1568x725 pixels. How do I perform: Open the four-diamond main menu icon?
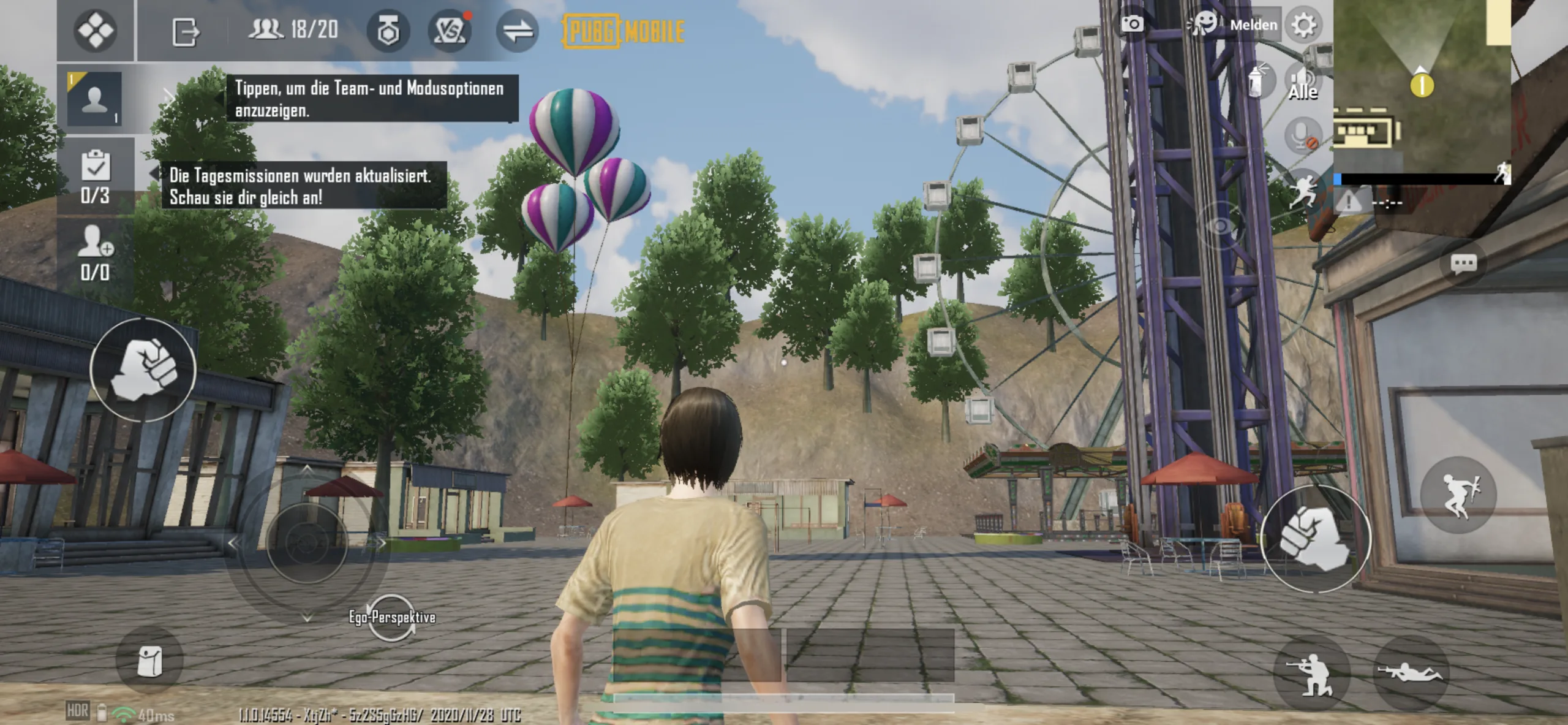(x=95, y=30)
